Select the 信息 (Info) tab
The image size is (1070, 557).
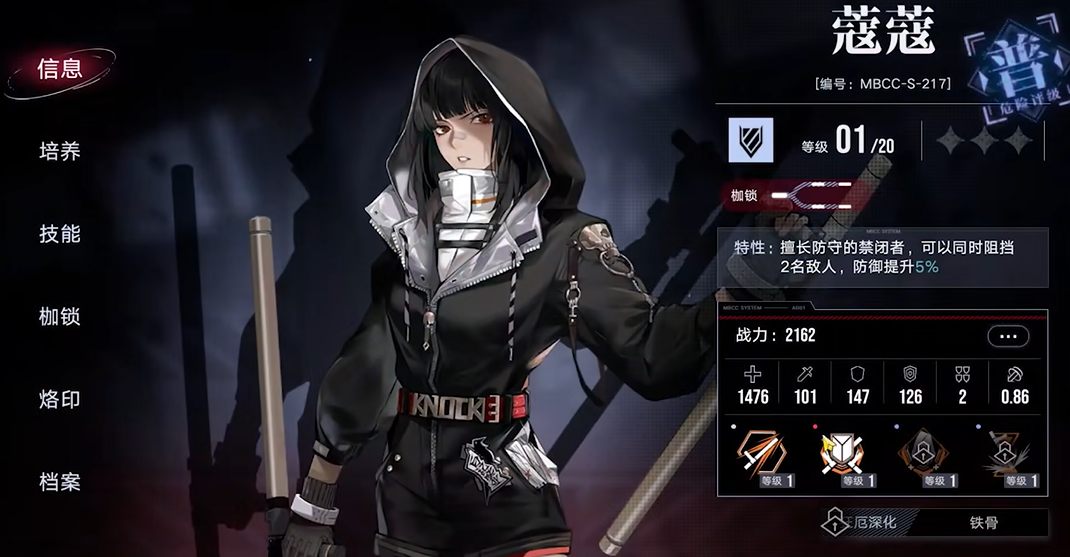click(59, 69)
